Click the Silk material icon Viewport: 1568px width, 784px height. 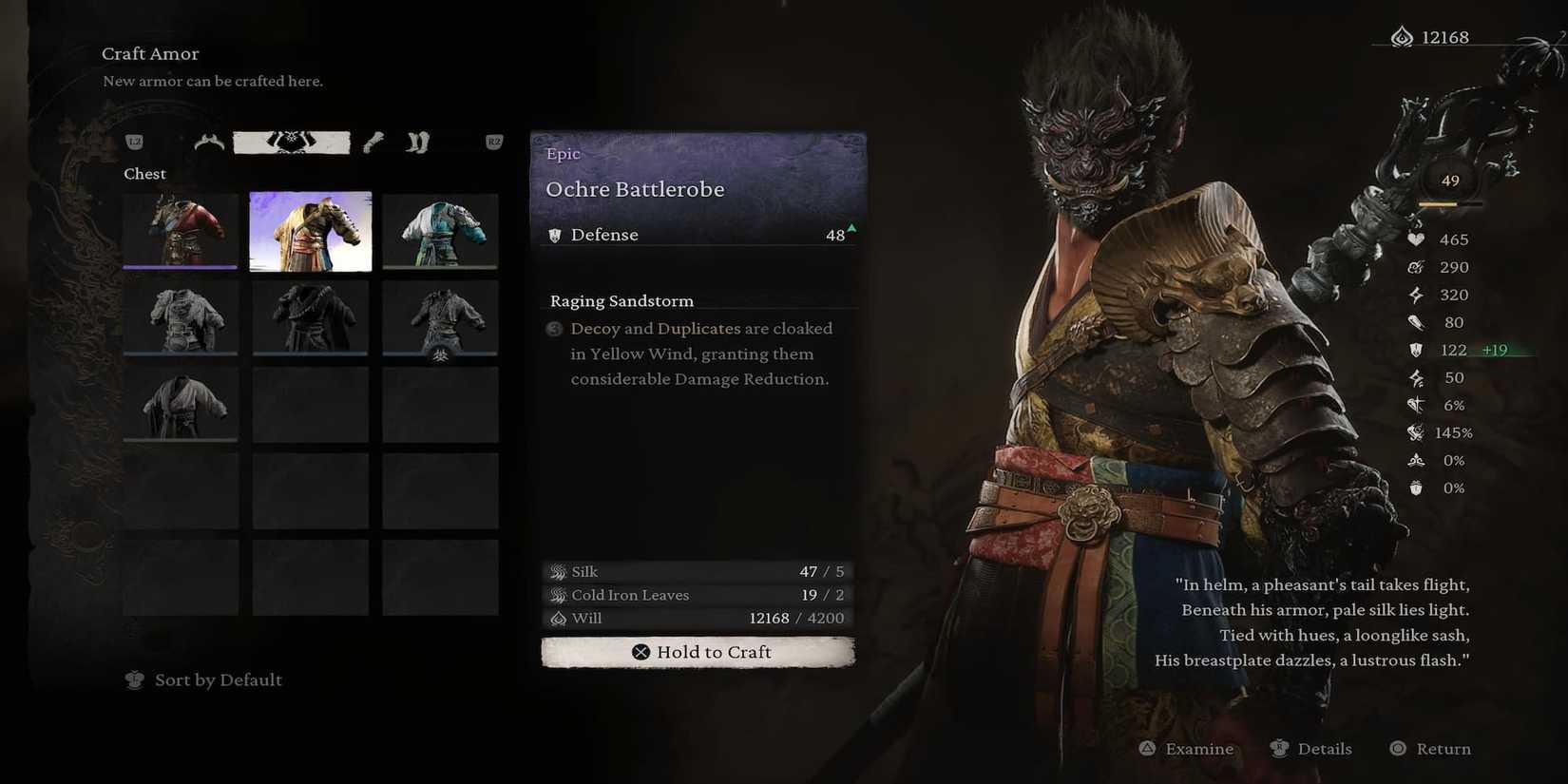[x=556, y=571]
